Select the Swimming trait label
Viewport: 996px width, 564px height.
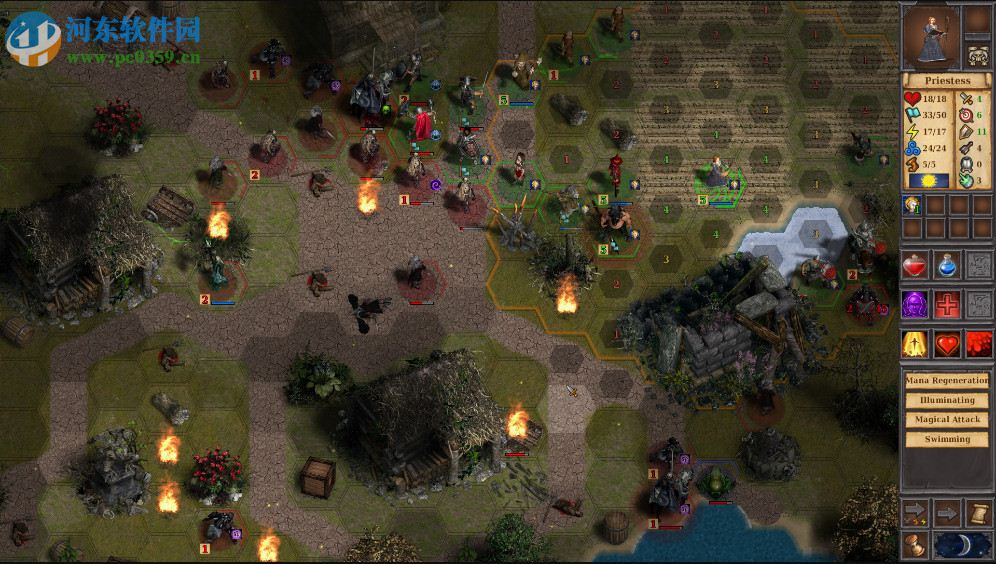946,438
